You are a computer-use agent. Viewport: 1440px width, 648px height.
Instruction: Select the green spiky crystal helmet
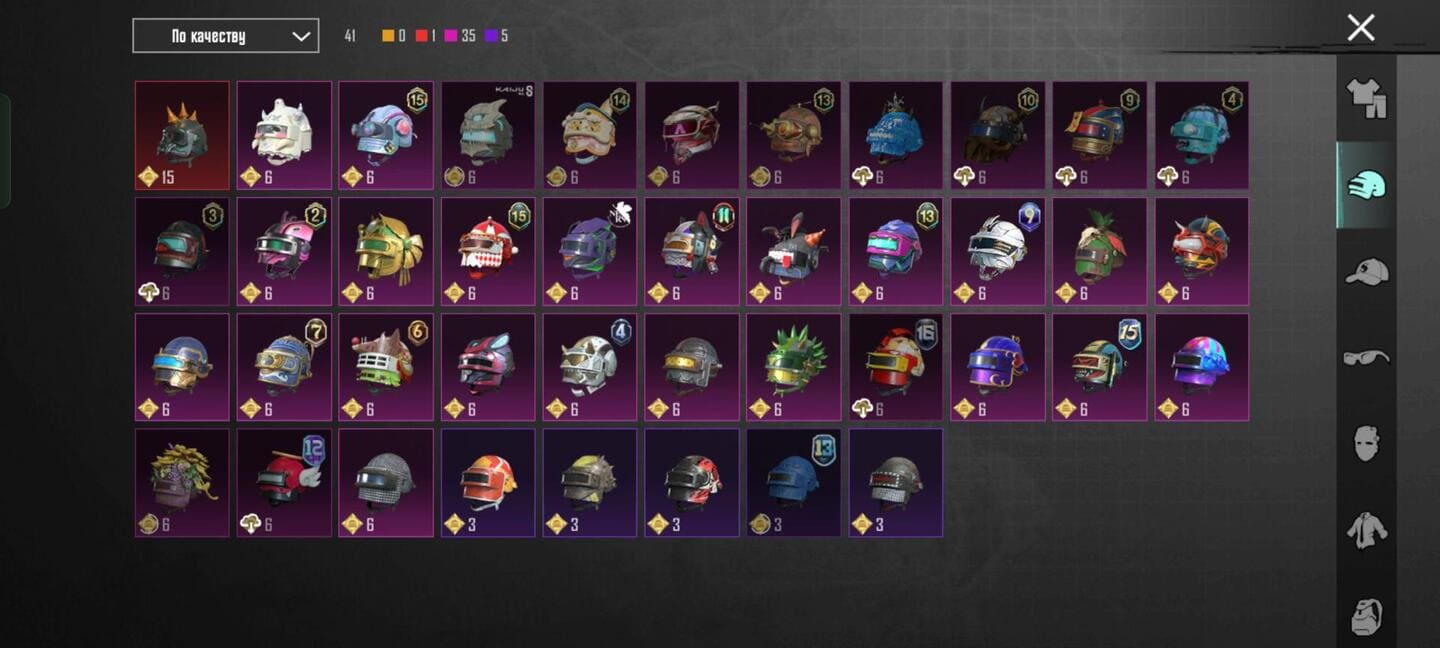tap(794, 367)
